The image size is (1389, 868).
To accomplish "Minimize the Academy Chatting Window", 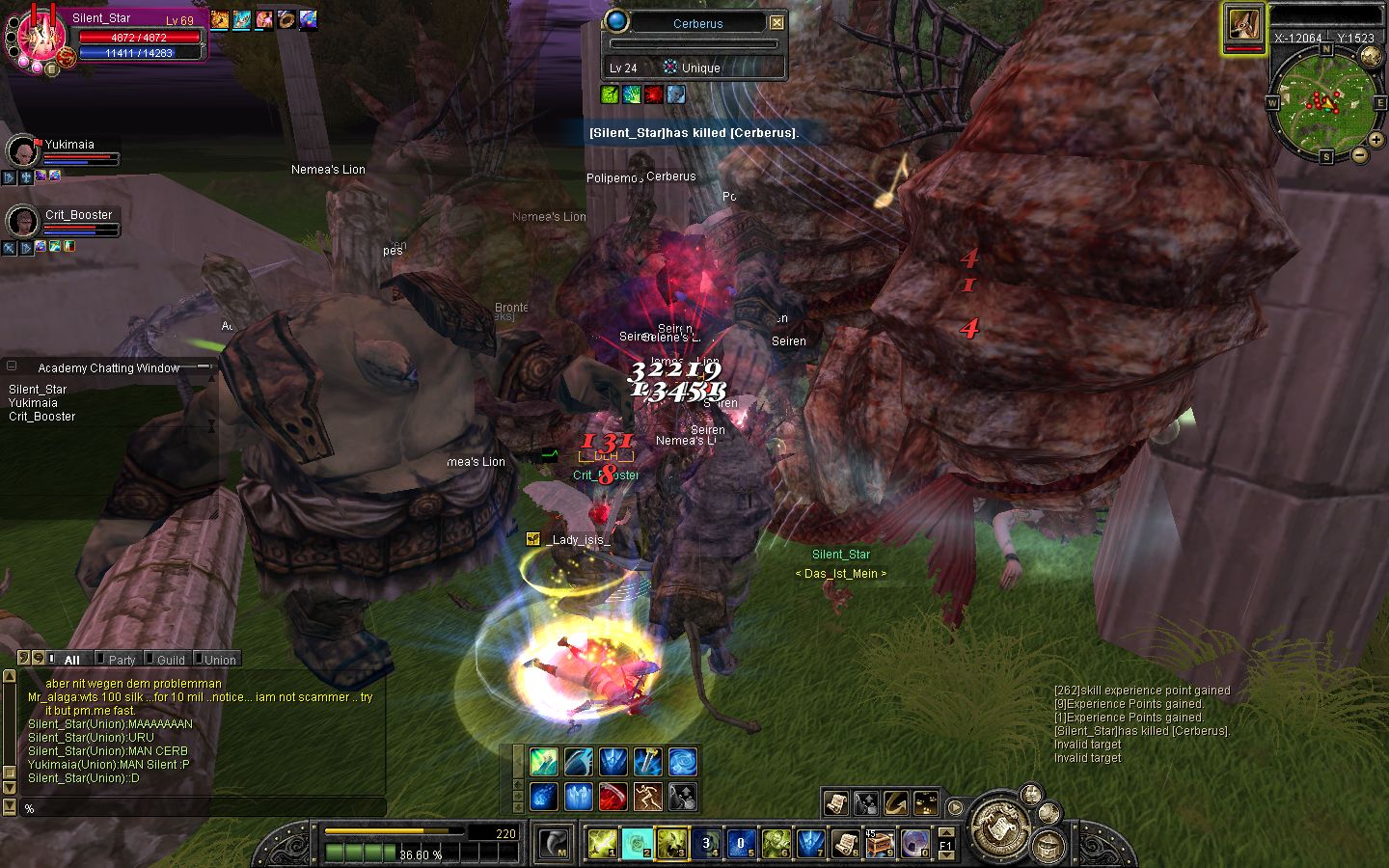I will [204, 366].
